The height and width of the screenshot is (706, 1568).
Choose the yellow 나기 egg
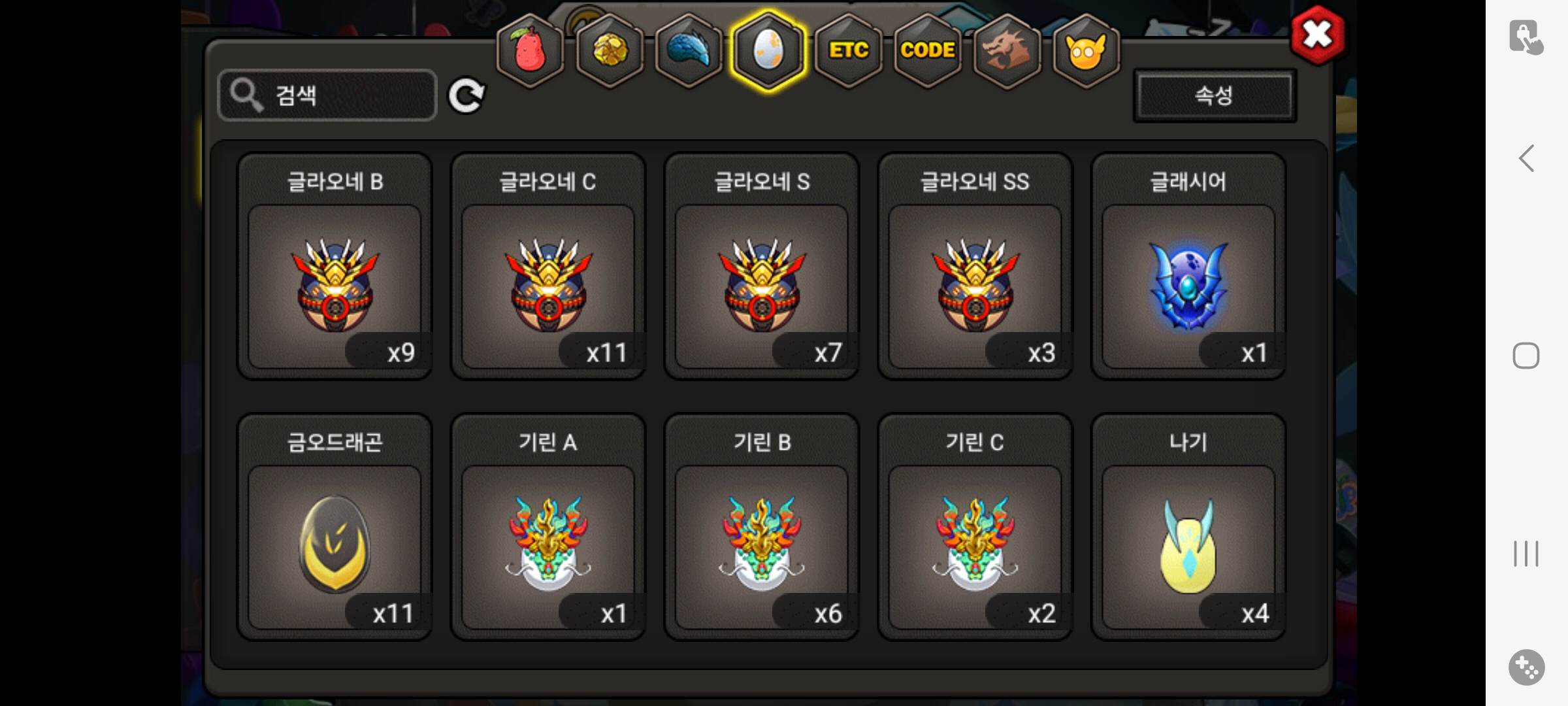(1188, 546)
